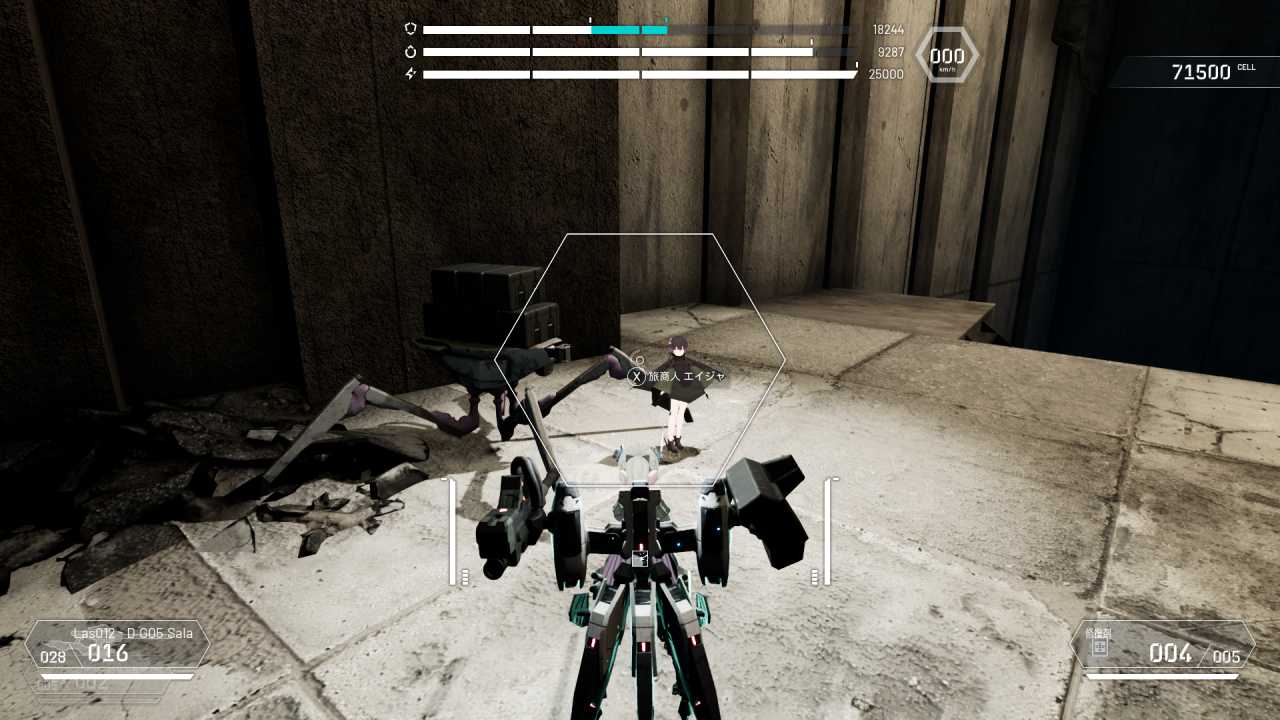1280x720 pixels.
Task: Select the Las012 - D 005 Sala weapon slot
Action: pyautogui.click(x=117, y=645)
